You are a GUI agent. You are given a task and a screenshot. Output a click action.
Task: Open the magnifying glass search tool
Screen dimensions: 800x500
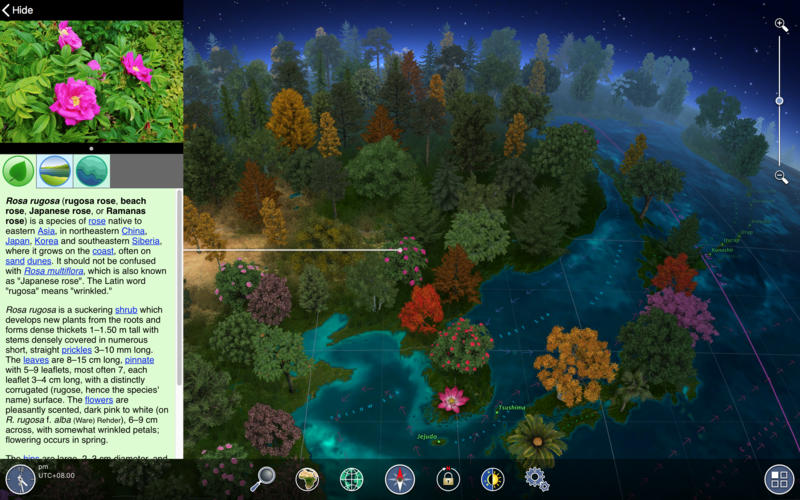[263, 479]
